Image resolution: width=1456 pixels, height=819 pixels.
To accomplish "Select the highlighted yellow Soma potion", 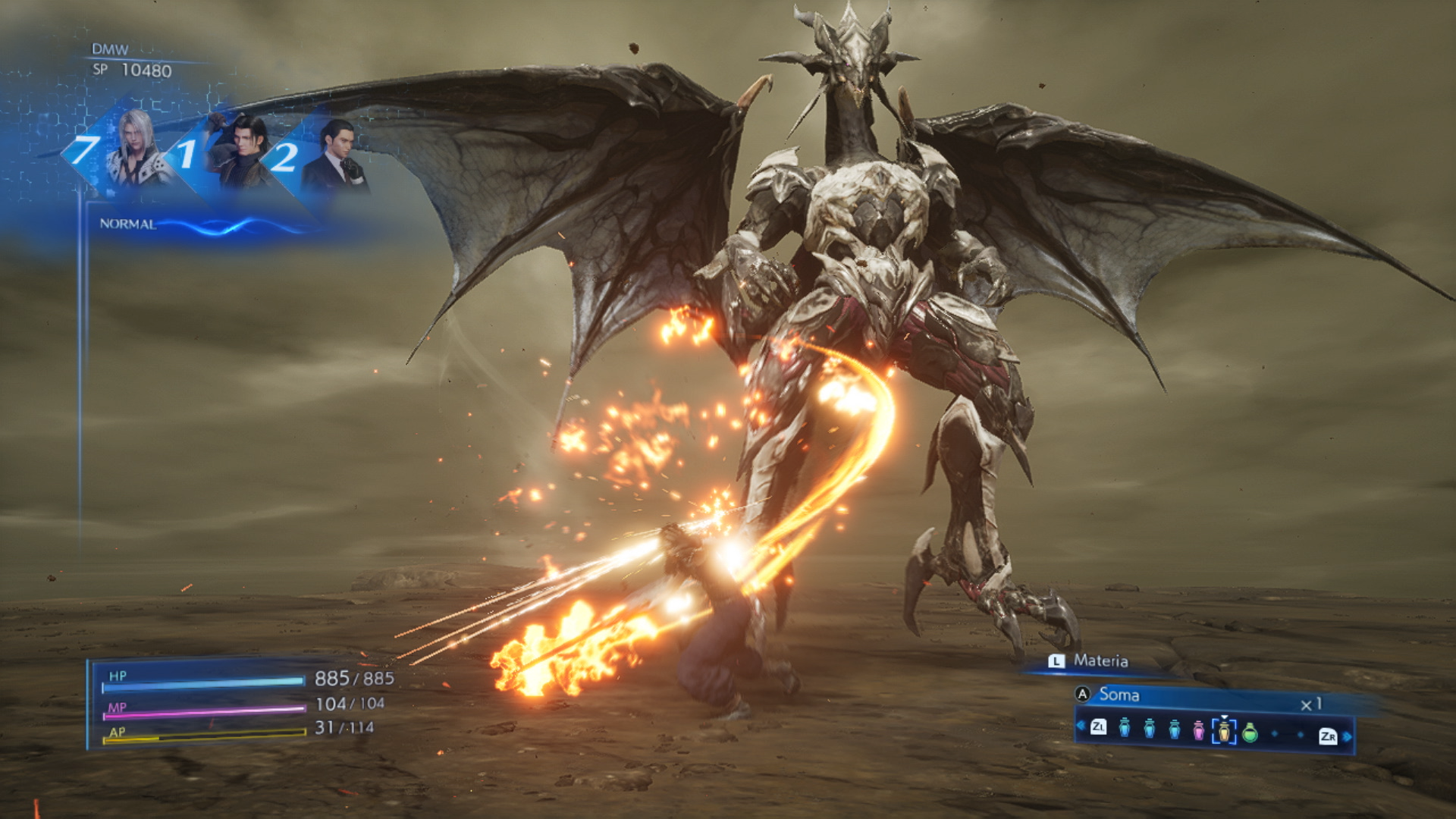I will point(1224,731).
